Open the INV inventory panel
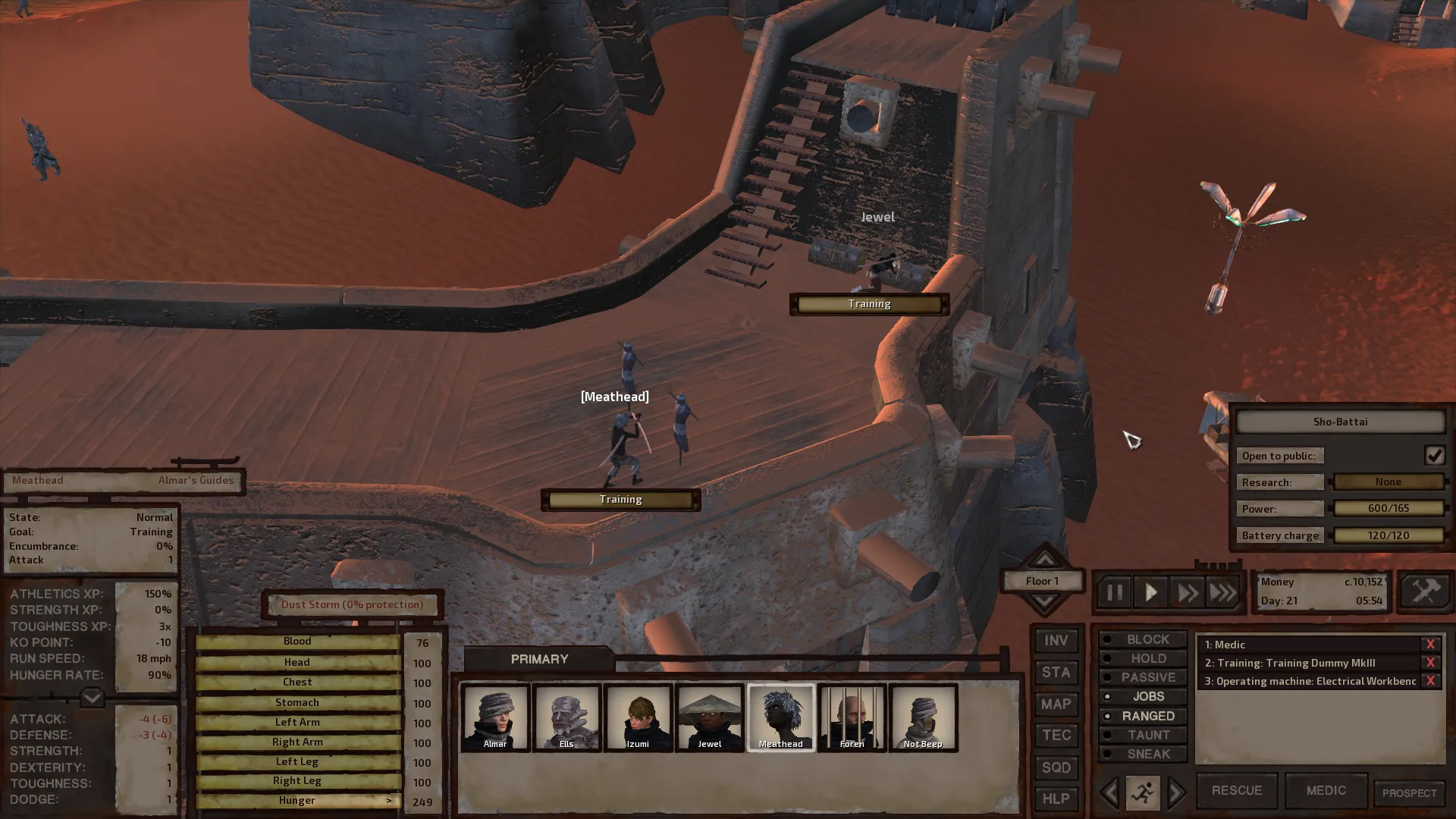This screenshot has height=819, width=1456. [1056, 641]
